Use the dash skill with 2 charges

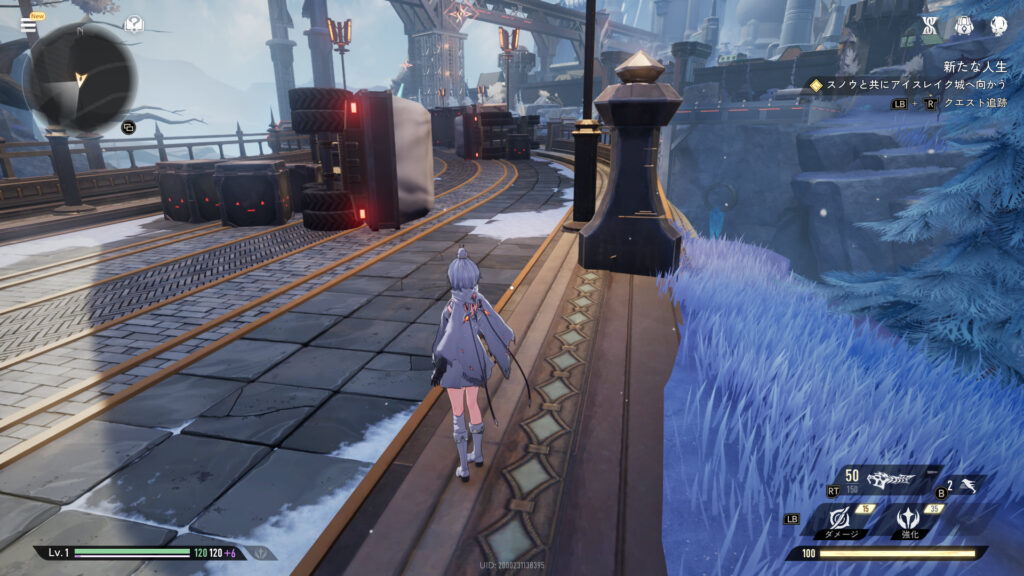pyautogui.click(x=966, y=486)
